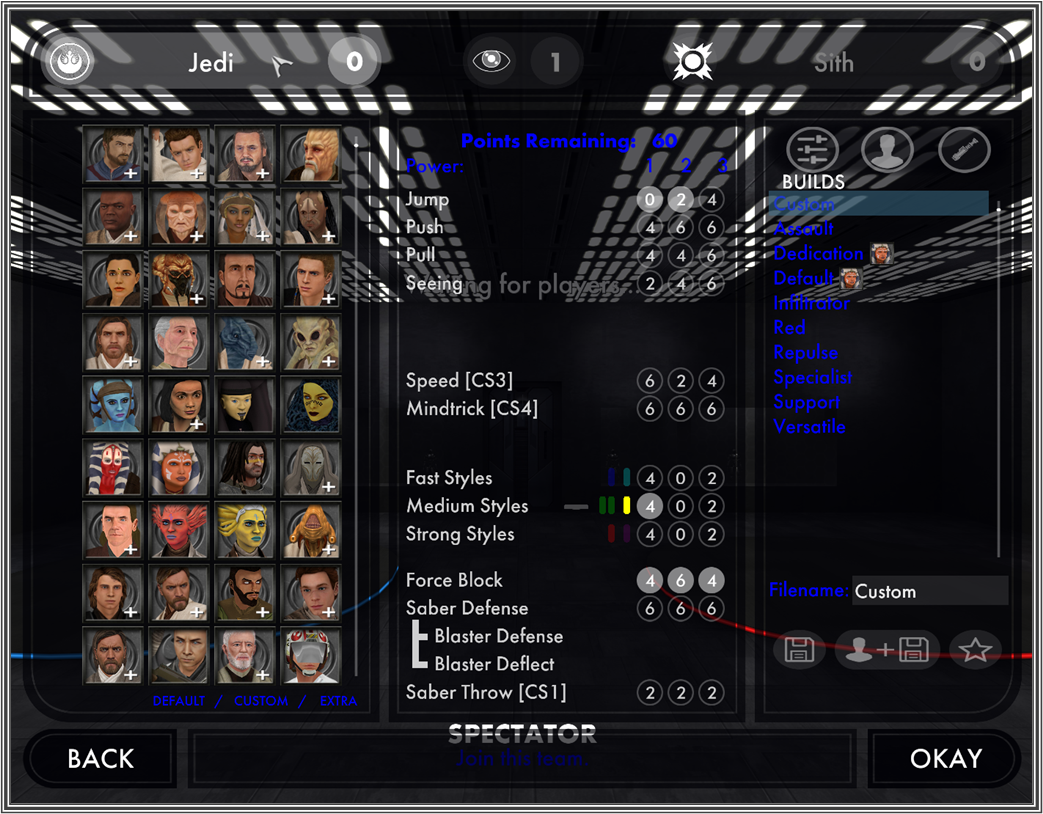This screenshot has width=1043, height=814.
Task: Open the lightsaber hilt tab
Action: [964, 150]
